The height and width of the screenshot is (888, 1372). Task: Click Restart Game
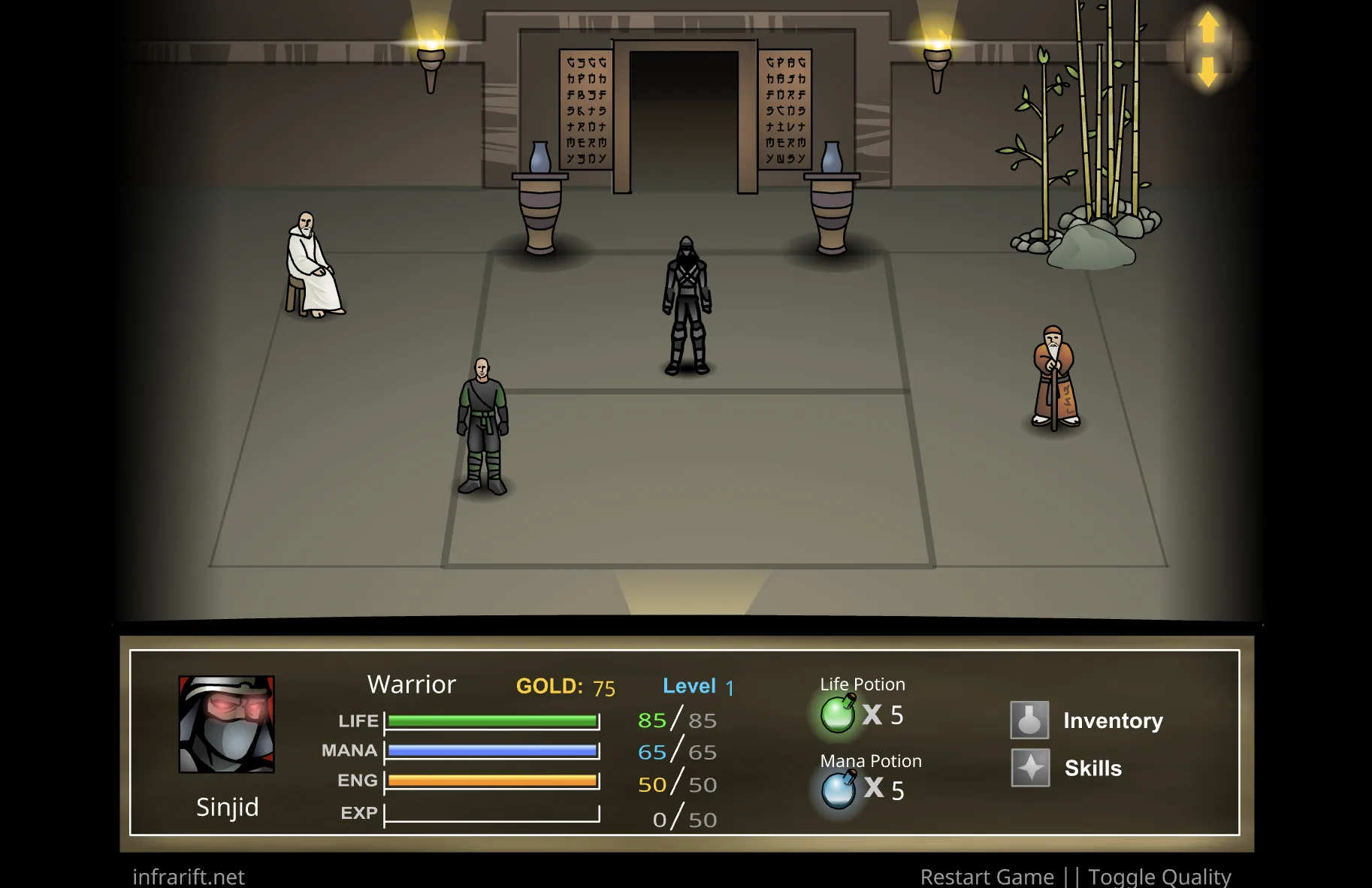(x=987, y=876)
